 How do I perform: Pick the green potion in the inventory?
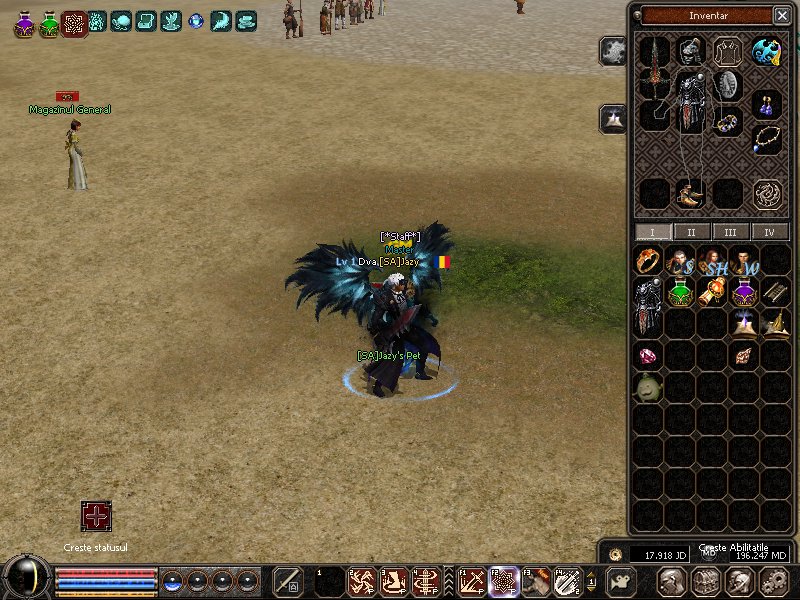click(x=680, y=293)
